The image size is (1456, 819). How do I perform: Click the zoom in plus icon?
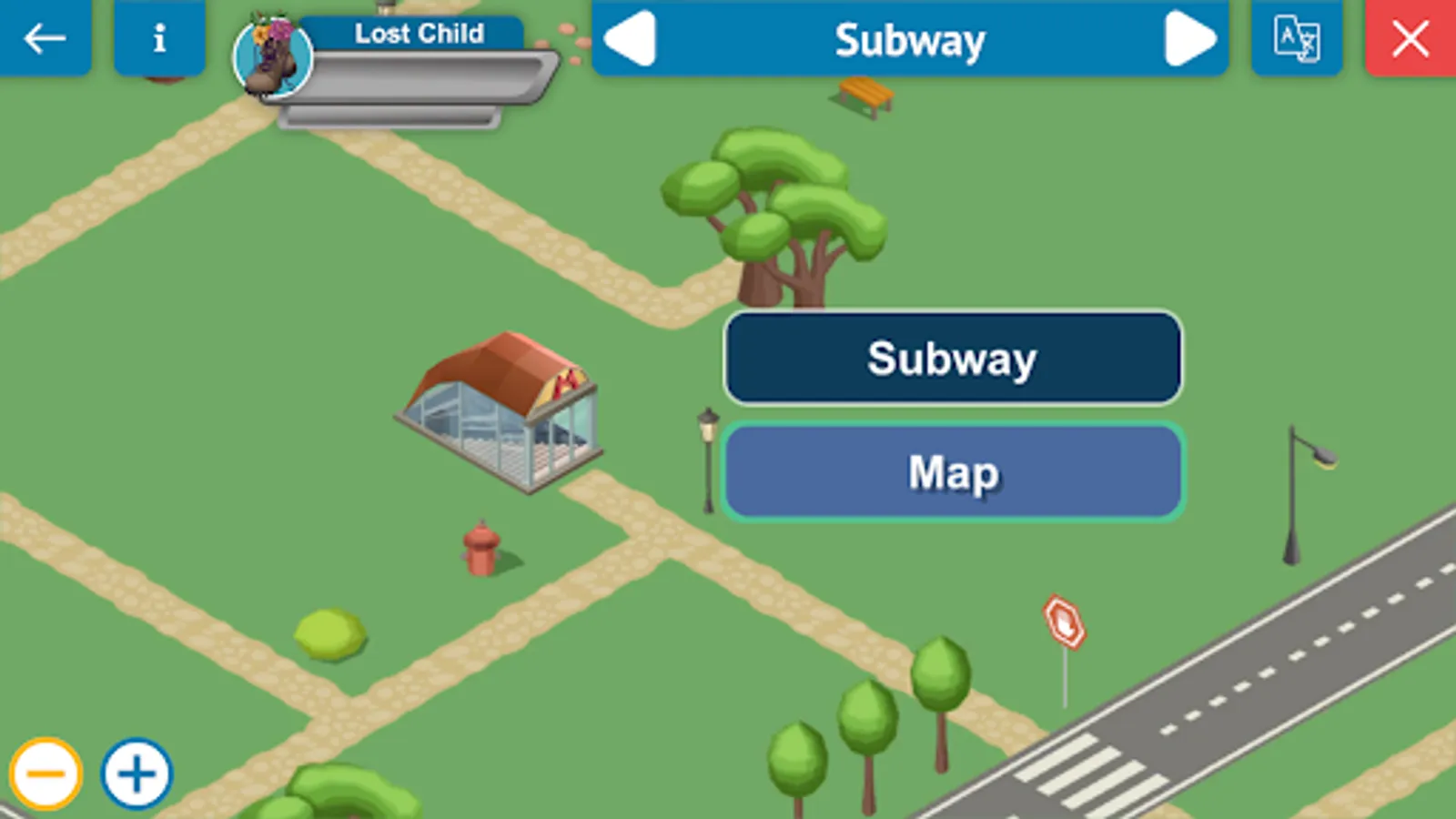coord(136,773)
